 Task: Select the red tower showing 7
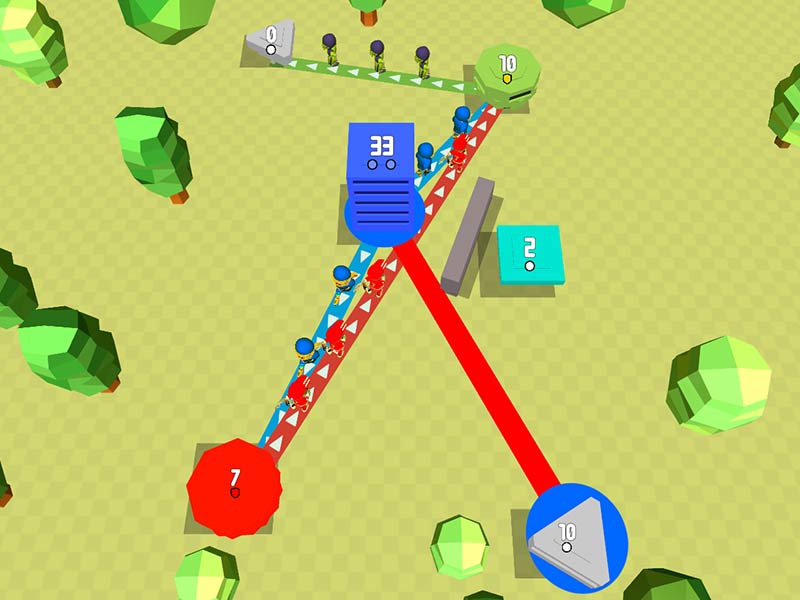tap(235, 485)
